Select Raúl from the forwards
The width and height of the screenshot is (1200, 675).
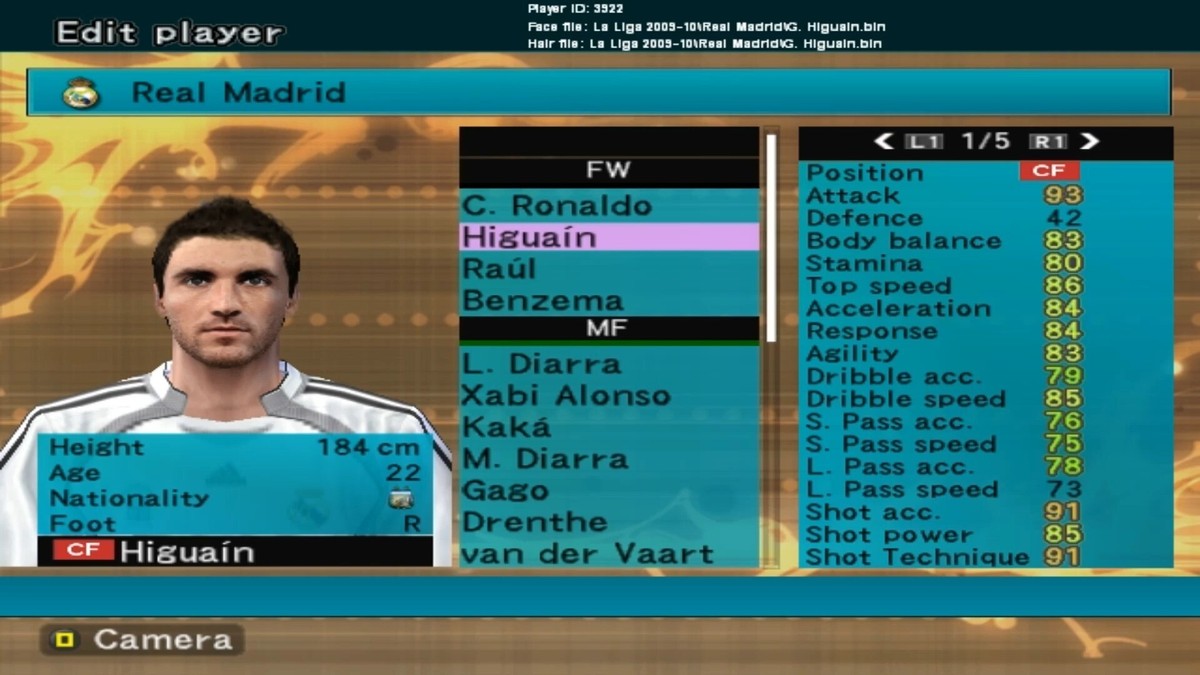click(608, 269)
